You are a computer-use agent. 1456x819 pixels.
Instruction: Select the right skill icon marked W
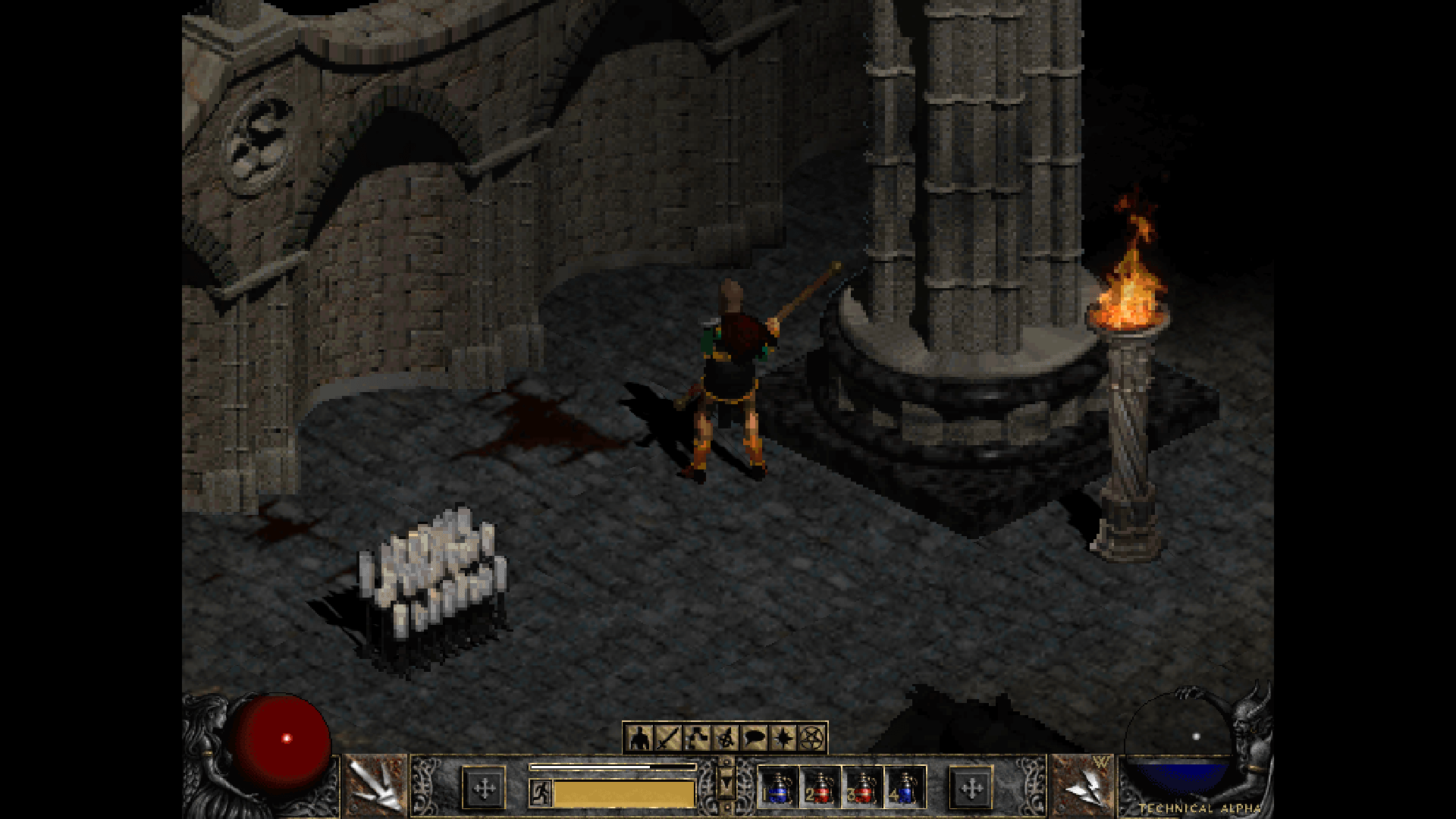click(1082, 786)
